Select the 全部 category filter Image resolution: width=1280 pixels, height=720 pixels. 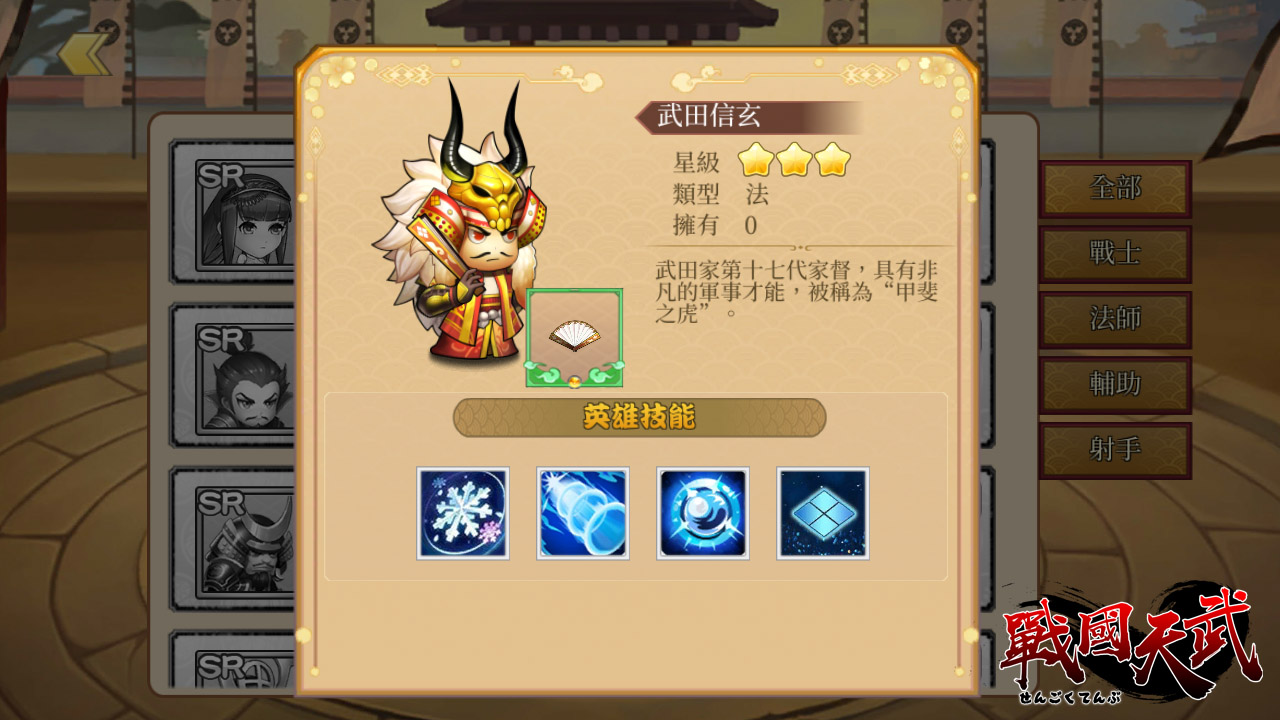click(1114, 189)
